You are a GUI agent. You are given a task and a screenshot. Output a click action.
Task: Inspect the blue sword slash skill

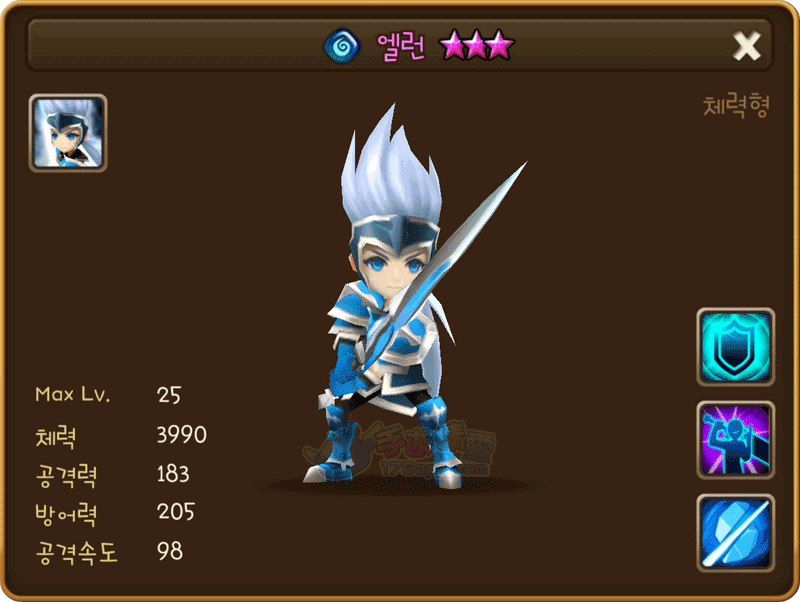[735, 532]
